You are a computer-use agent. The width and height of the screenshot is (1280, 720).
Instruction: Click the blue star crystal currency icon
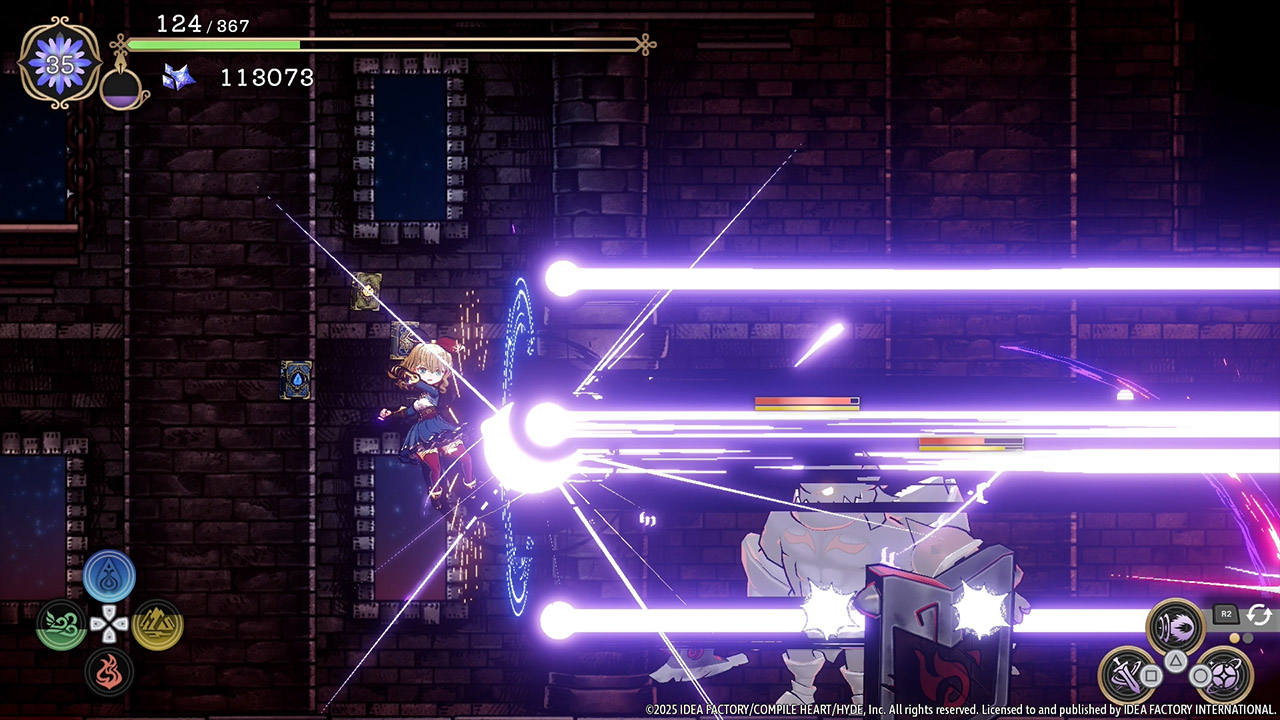point(178,77)
